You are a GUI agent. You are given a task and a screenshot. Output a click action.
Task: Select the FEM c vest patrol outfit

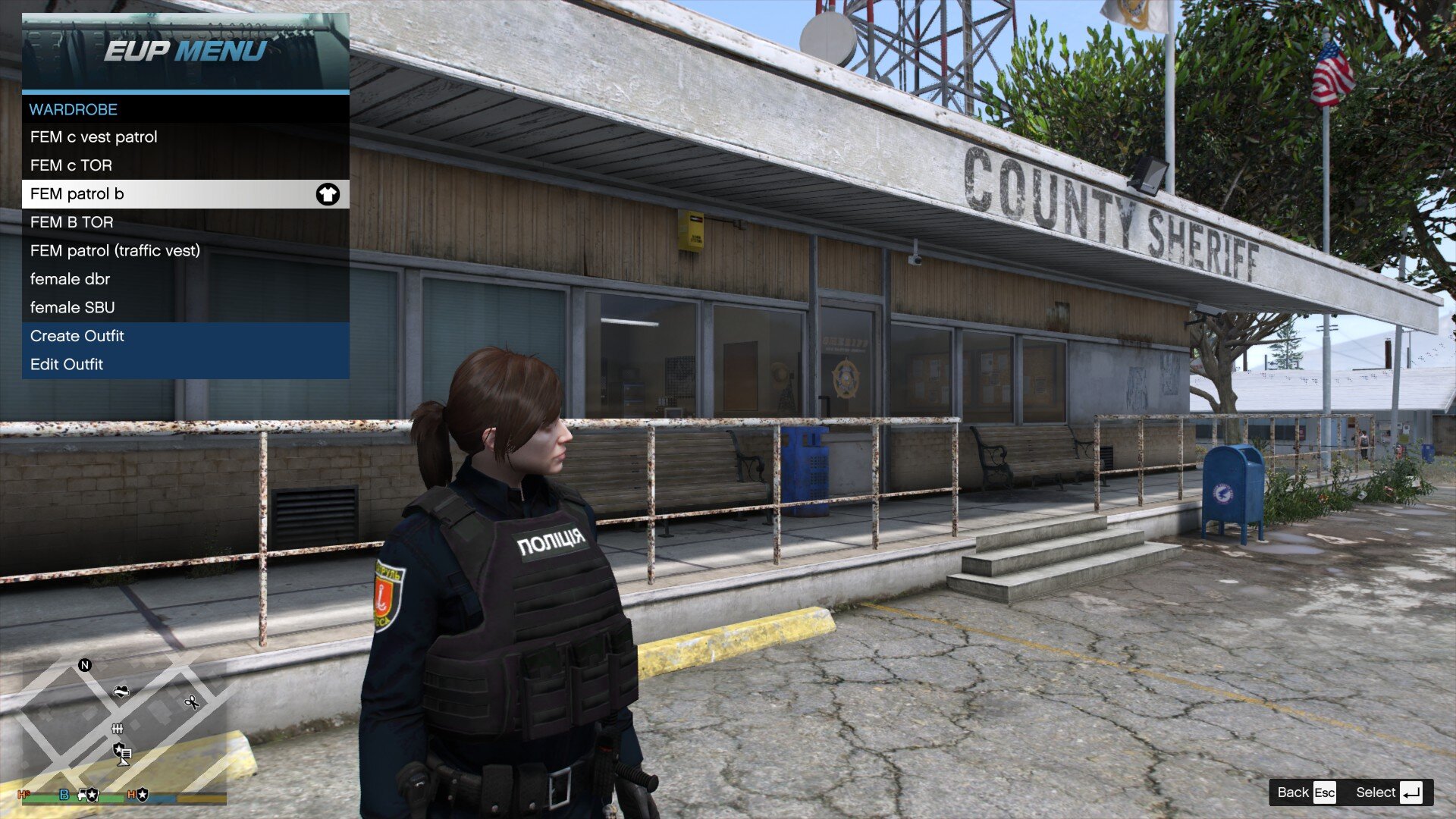click(x=185, y=137)
